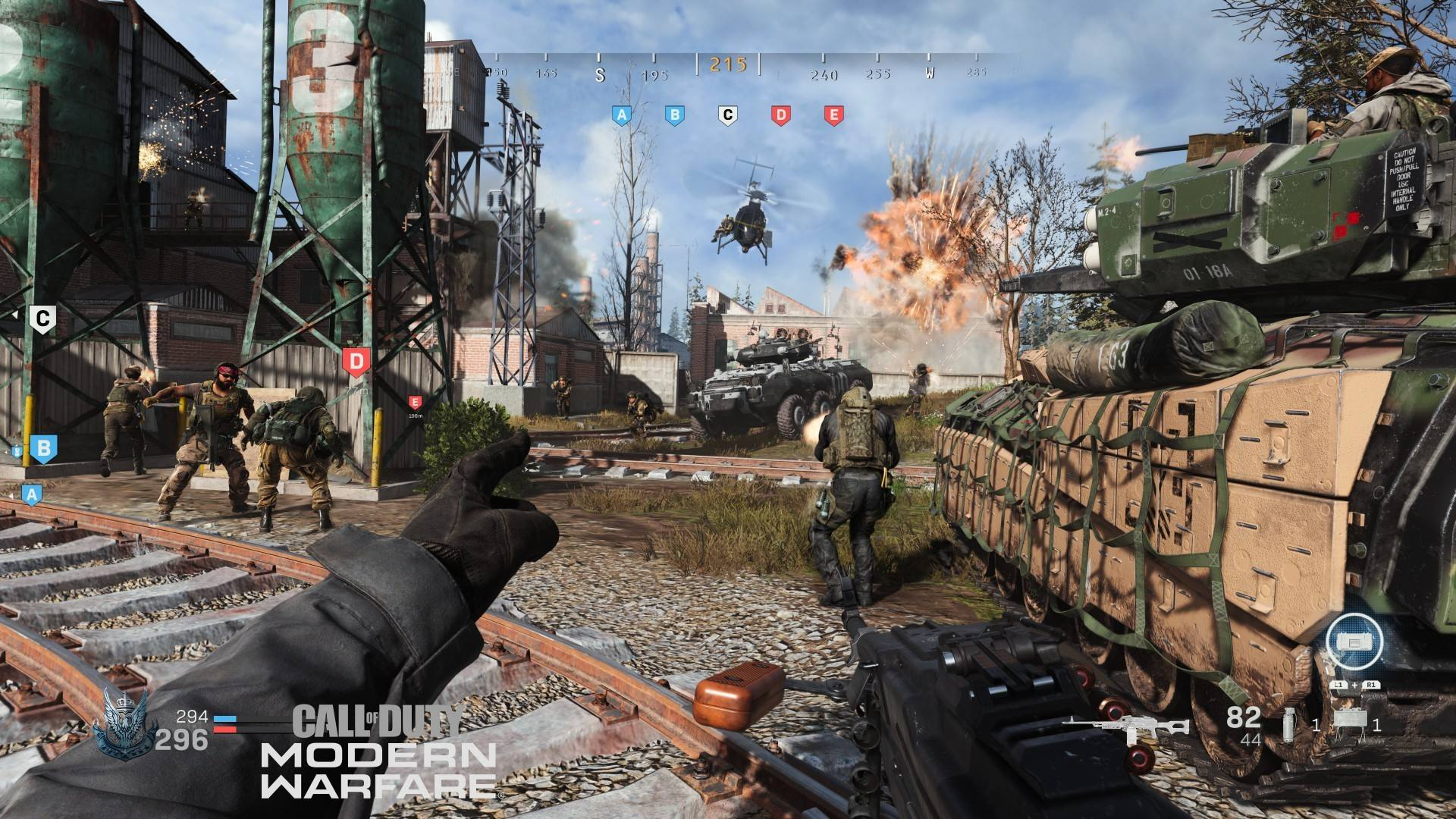
Task: Choose the white C objective under the compass
Action: click(x=727, y=115)
